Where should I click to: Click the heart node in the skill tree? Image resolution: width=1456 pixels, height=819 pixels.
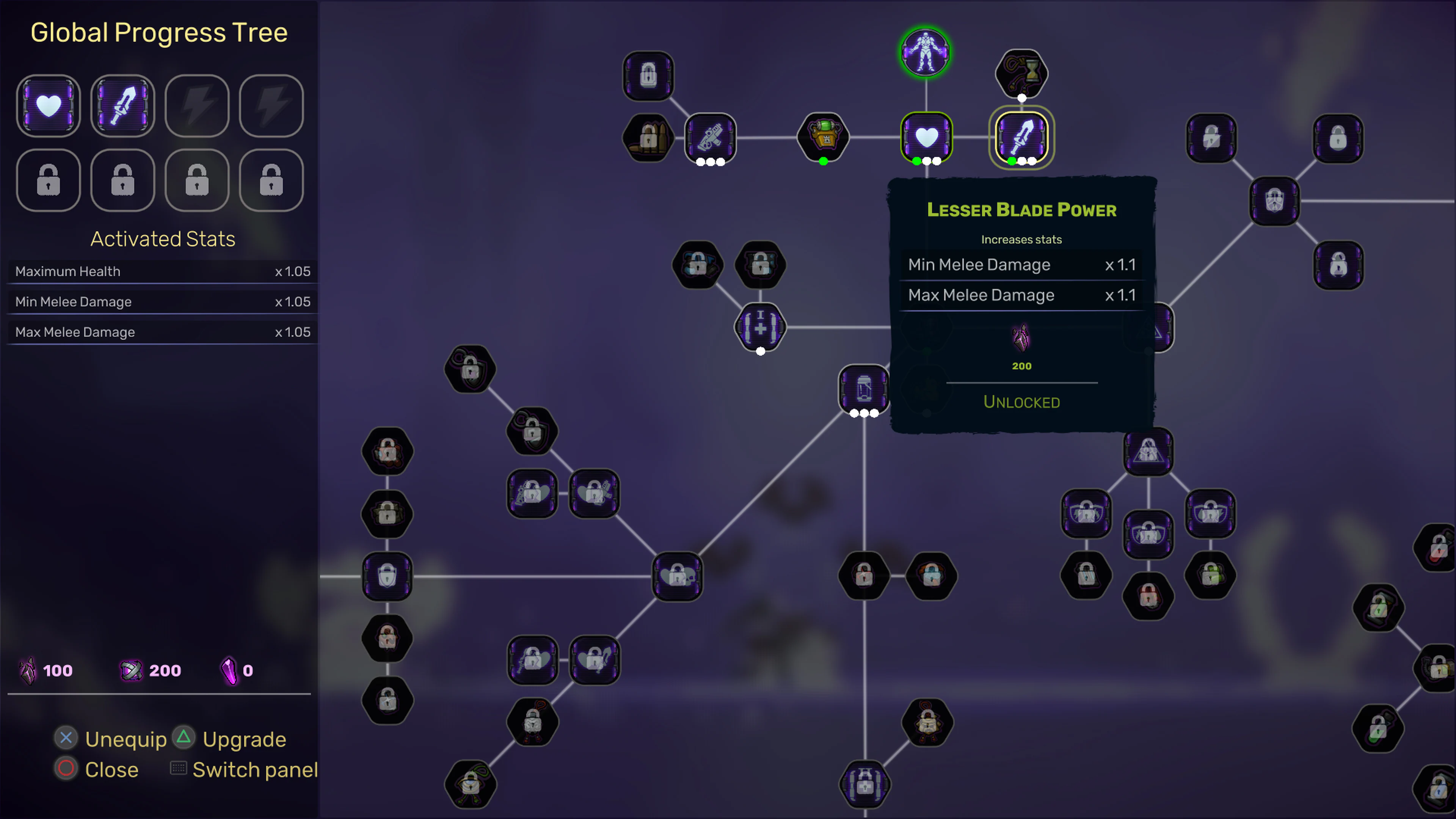(x=926, y=137)
